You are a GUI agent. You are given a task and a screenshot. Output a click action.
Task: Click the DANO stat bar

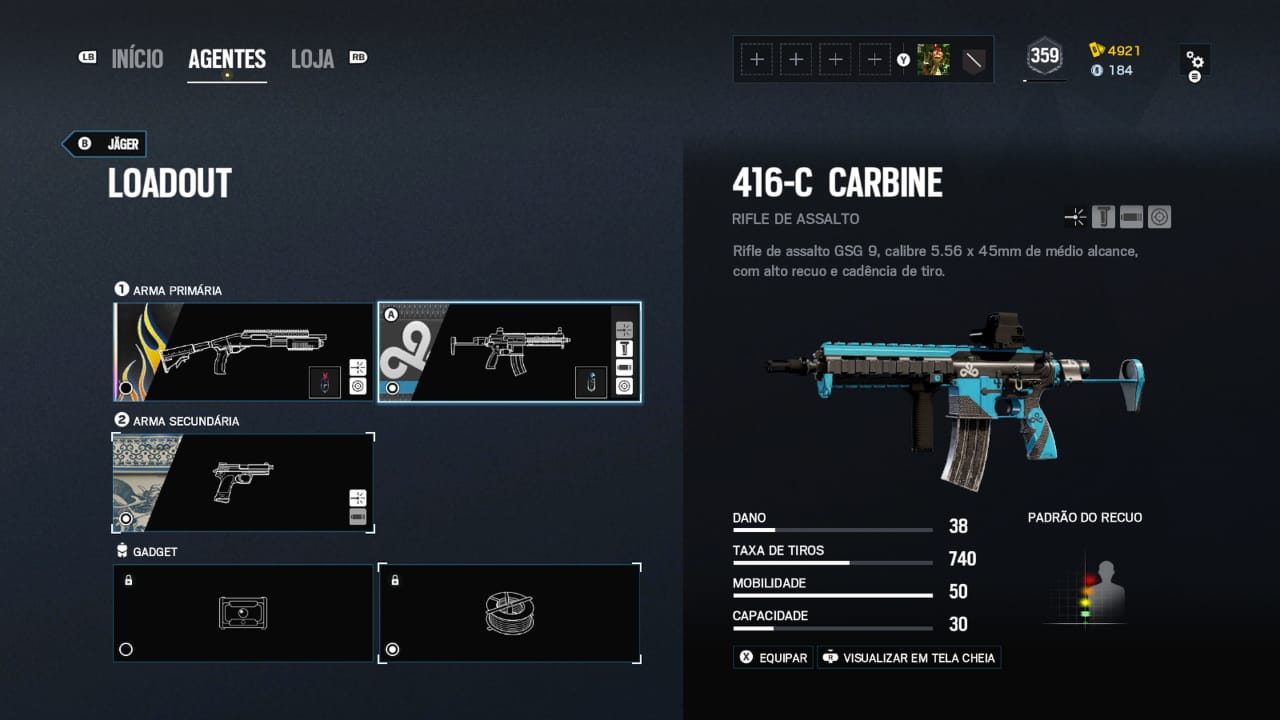832,528
